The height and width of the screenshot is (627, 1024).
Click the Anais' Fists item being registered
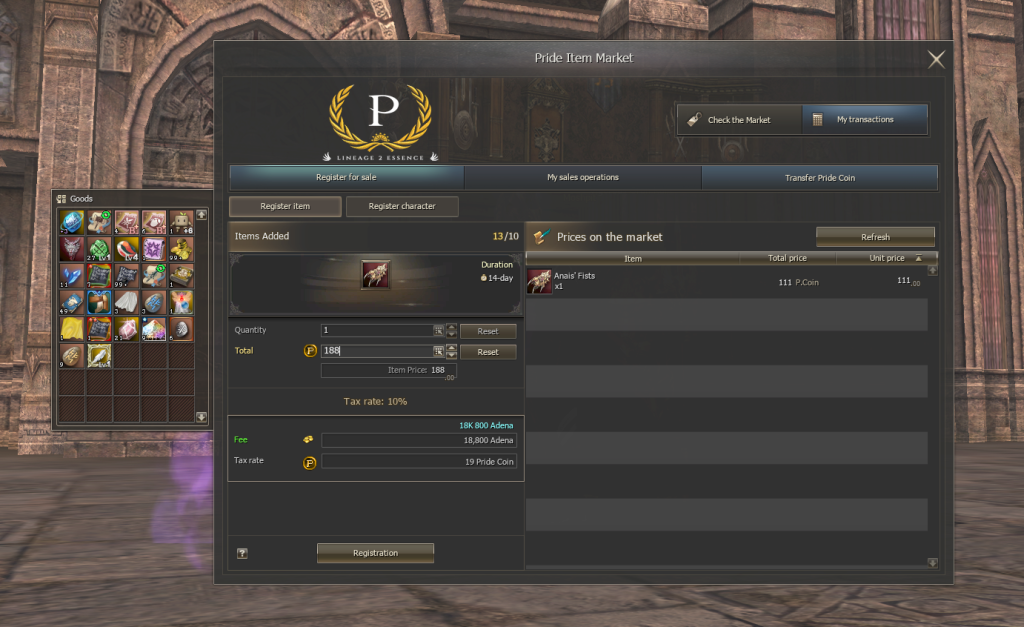click(375, 275)
